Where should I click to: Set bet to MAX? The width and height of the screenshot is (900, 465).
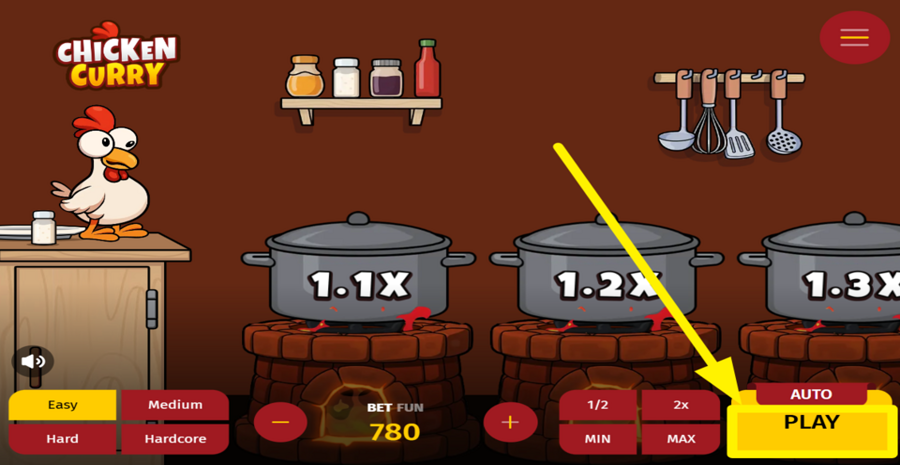click(x=681, y=438)
